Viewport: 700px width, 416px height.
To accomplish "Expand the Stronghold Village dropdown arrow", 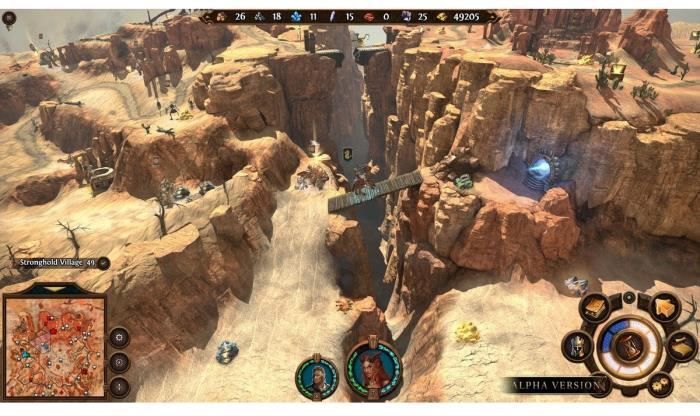I will 104,263.
